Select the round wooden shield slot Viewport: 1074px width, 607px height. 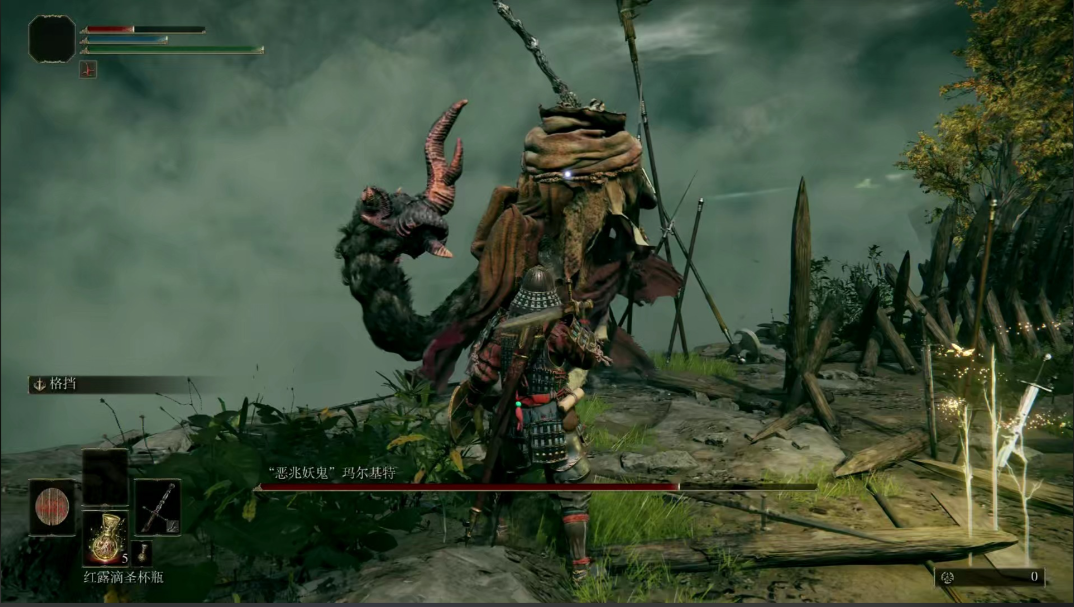click(52, 507)
